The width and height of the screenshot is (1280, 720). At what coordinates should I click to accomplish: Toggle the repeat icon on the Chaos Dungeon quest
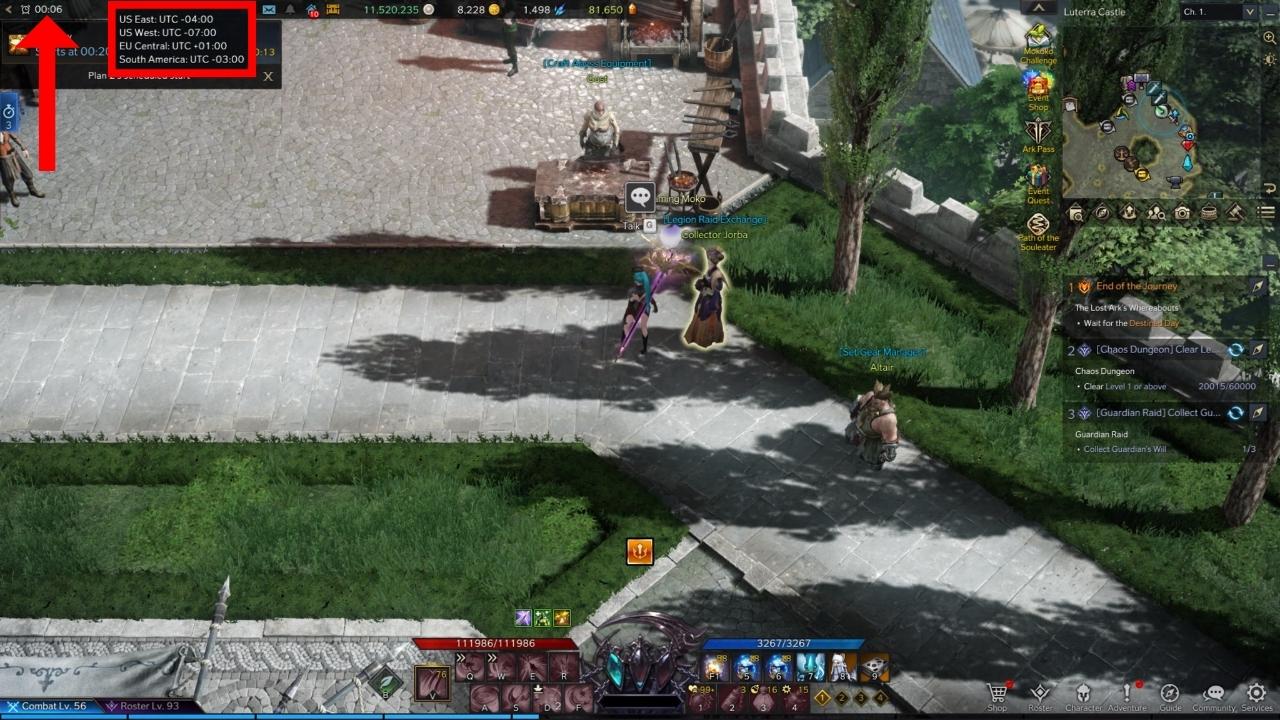1236,350
